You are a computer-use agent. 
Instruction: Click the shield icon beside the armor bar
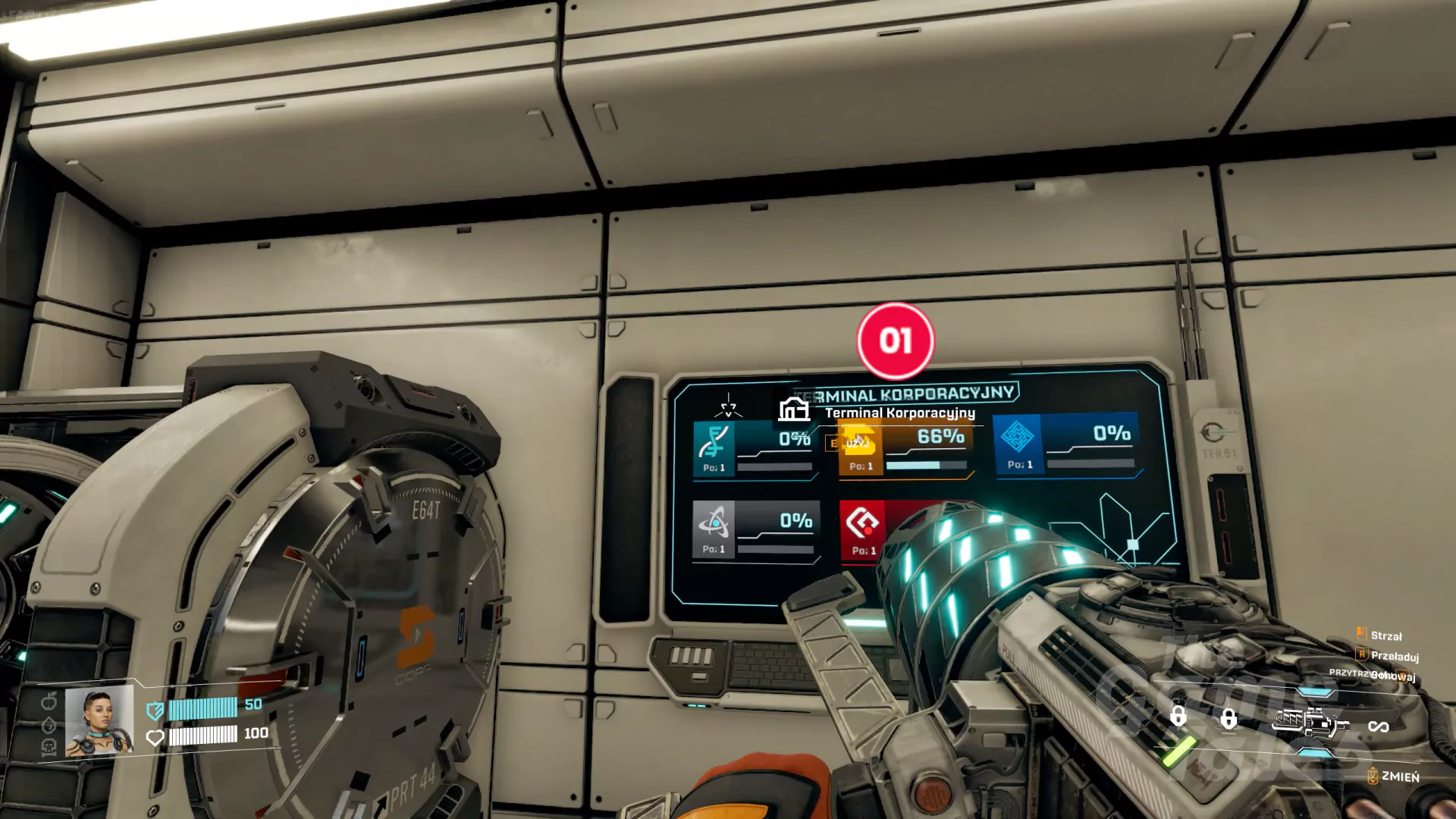[155, 711]
